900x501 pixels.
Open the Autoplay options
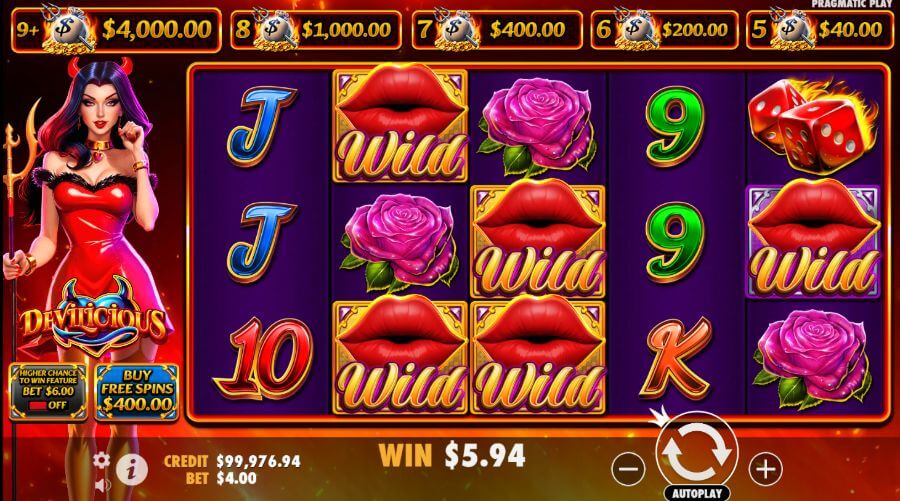point(697,493)
